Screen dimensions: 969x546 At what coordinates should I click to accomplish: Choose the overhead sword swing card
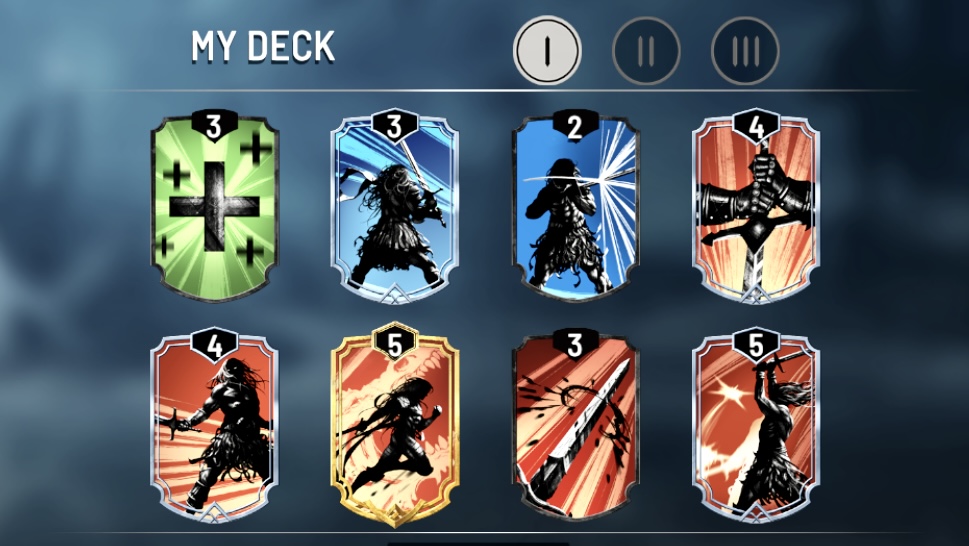pyautogui.click(x=757, y=425)
